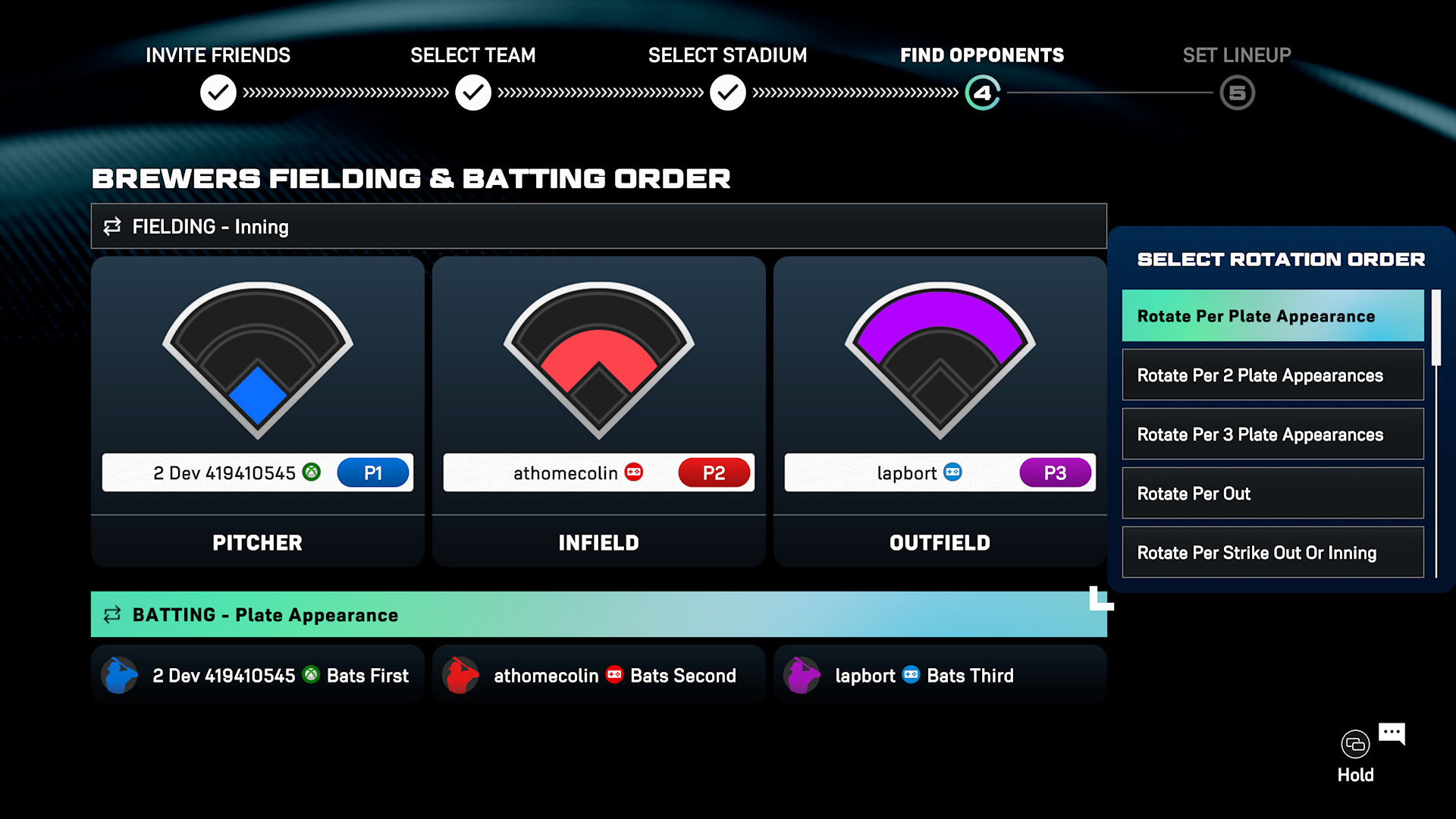
Task: Select the Rotate Per Out option
Action: coord(1272,494)
